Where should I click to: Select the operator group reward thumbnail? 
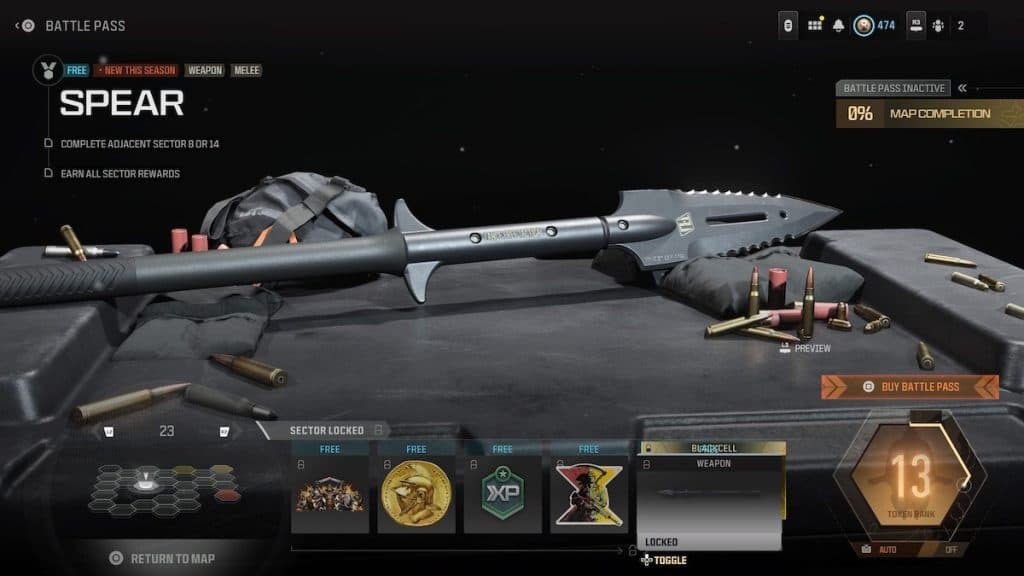pos(330,495)
